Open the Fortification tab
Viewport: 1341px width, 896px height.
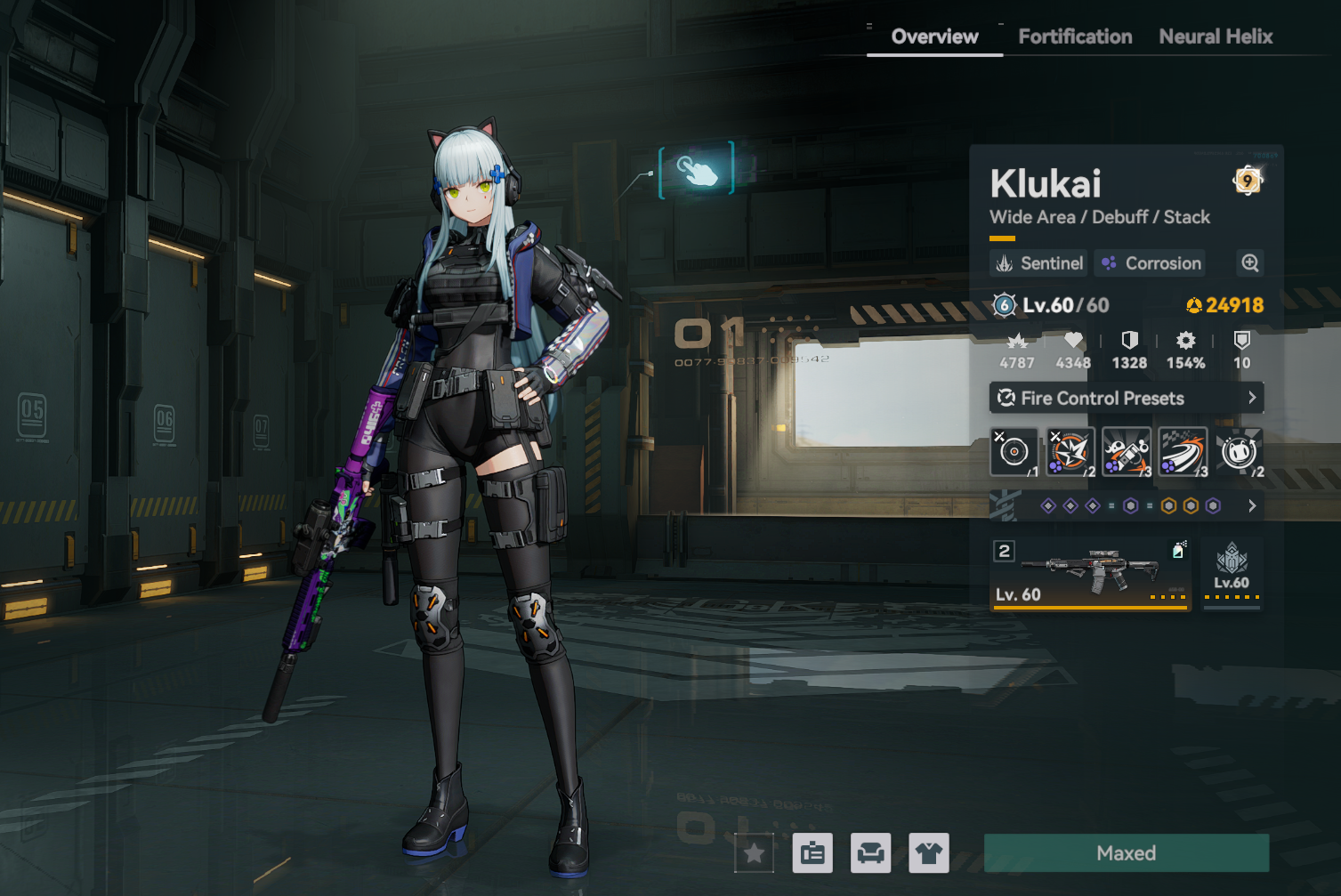[1075, 36]
